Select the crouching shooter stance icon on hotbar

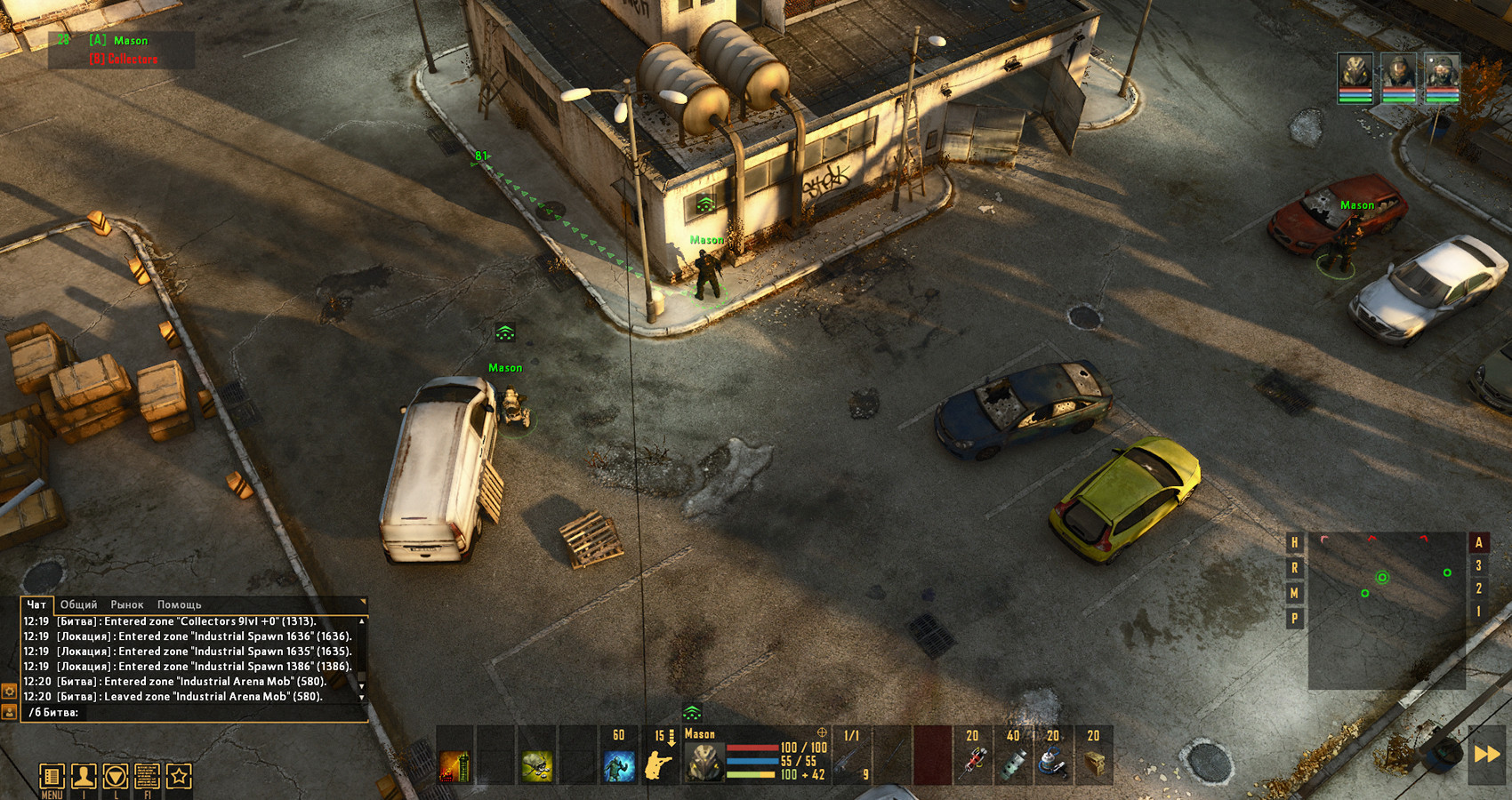tap(658, 766)
